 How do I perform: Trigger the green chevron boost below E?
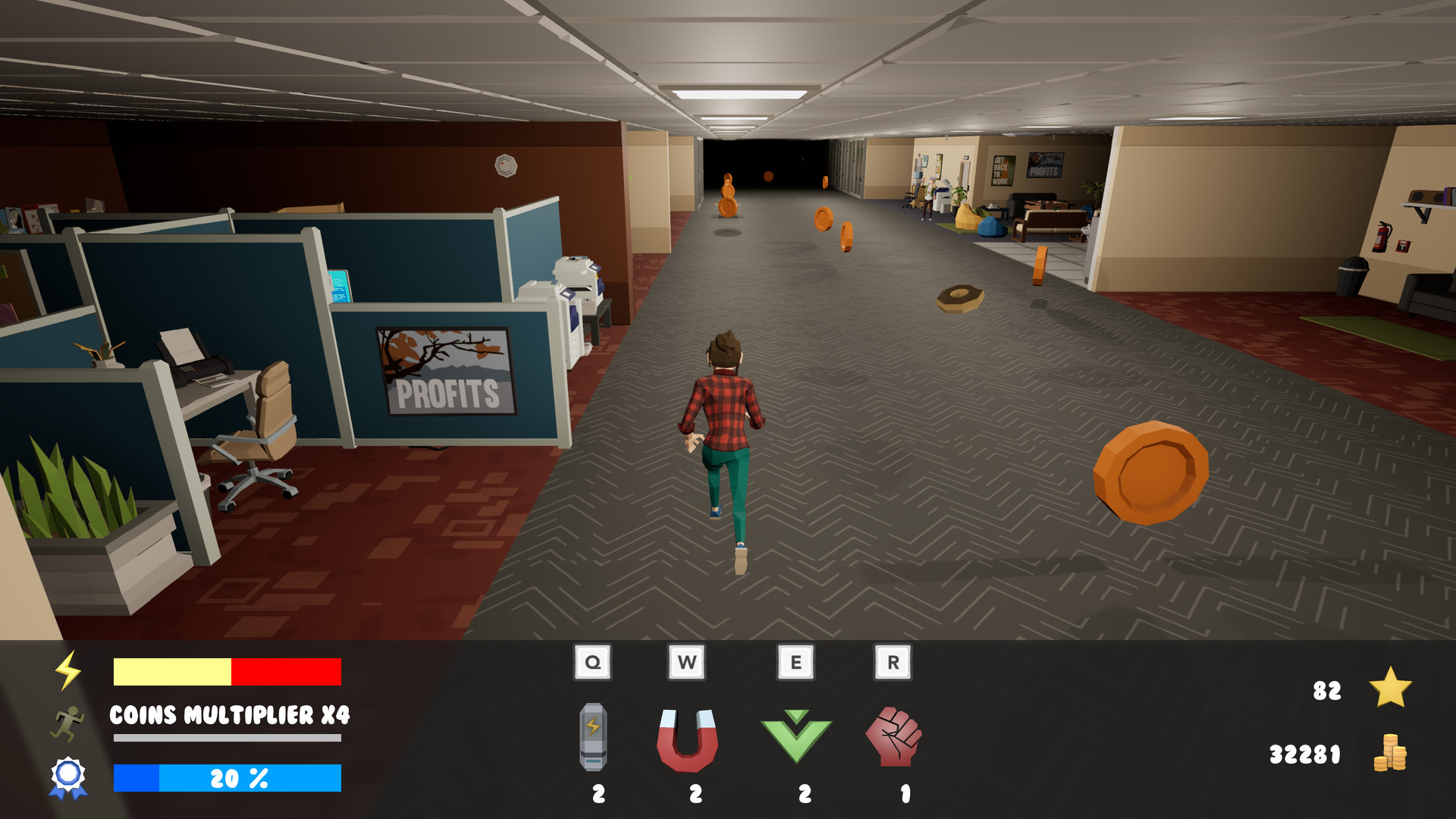pos(795,736)
